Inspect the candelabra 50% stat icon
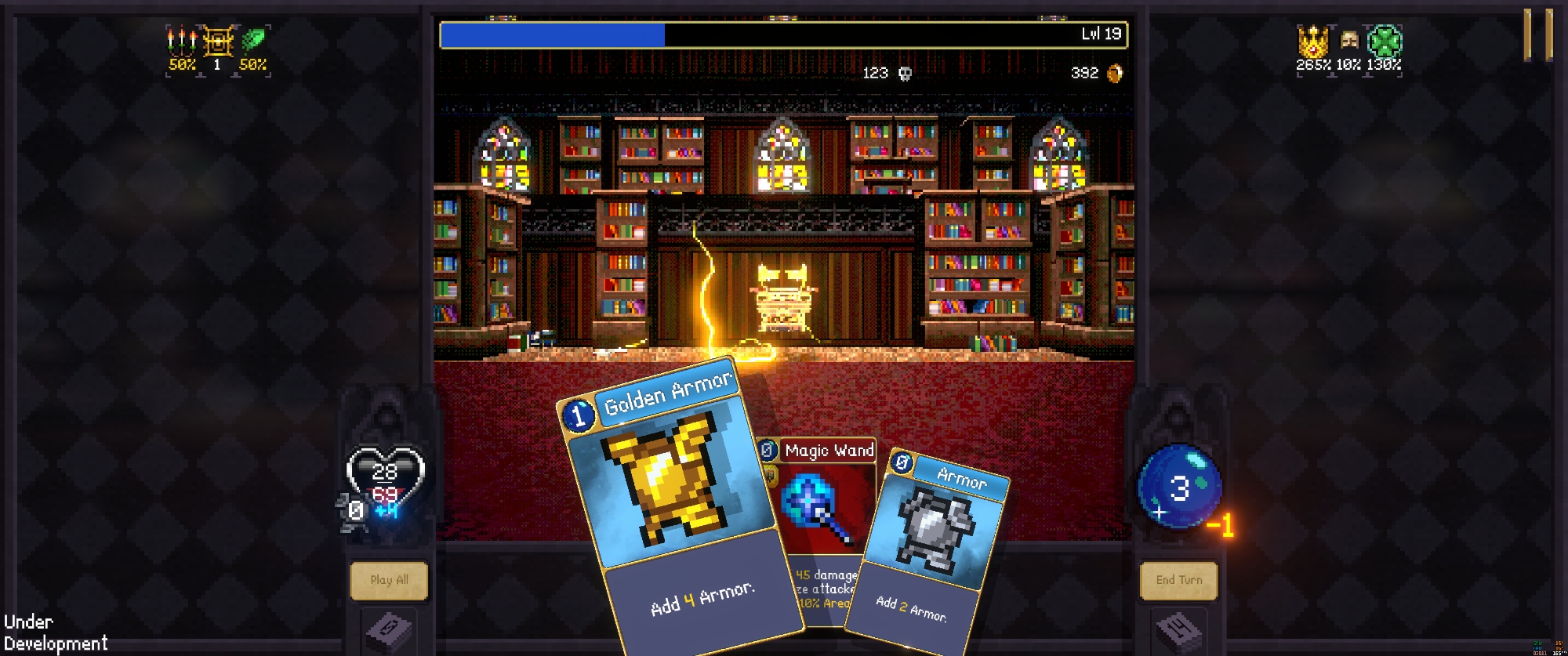The width and height of the screenshot is (1568, 656). 182,41
